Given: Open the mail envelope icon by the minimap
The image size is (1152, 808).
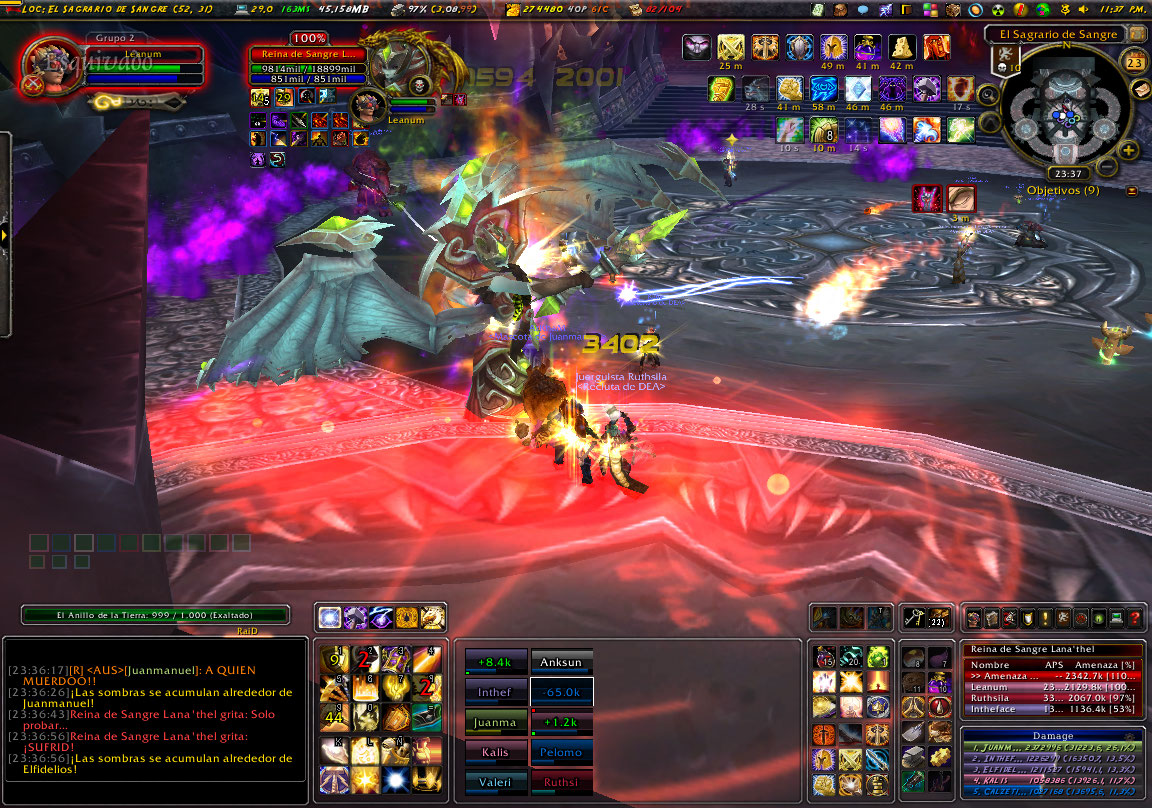Looking at the screenshot, I should [x=1139, y=90].
